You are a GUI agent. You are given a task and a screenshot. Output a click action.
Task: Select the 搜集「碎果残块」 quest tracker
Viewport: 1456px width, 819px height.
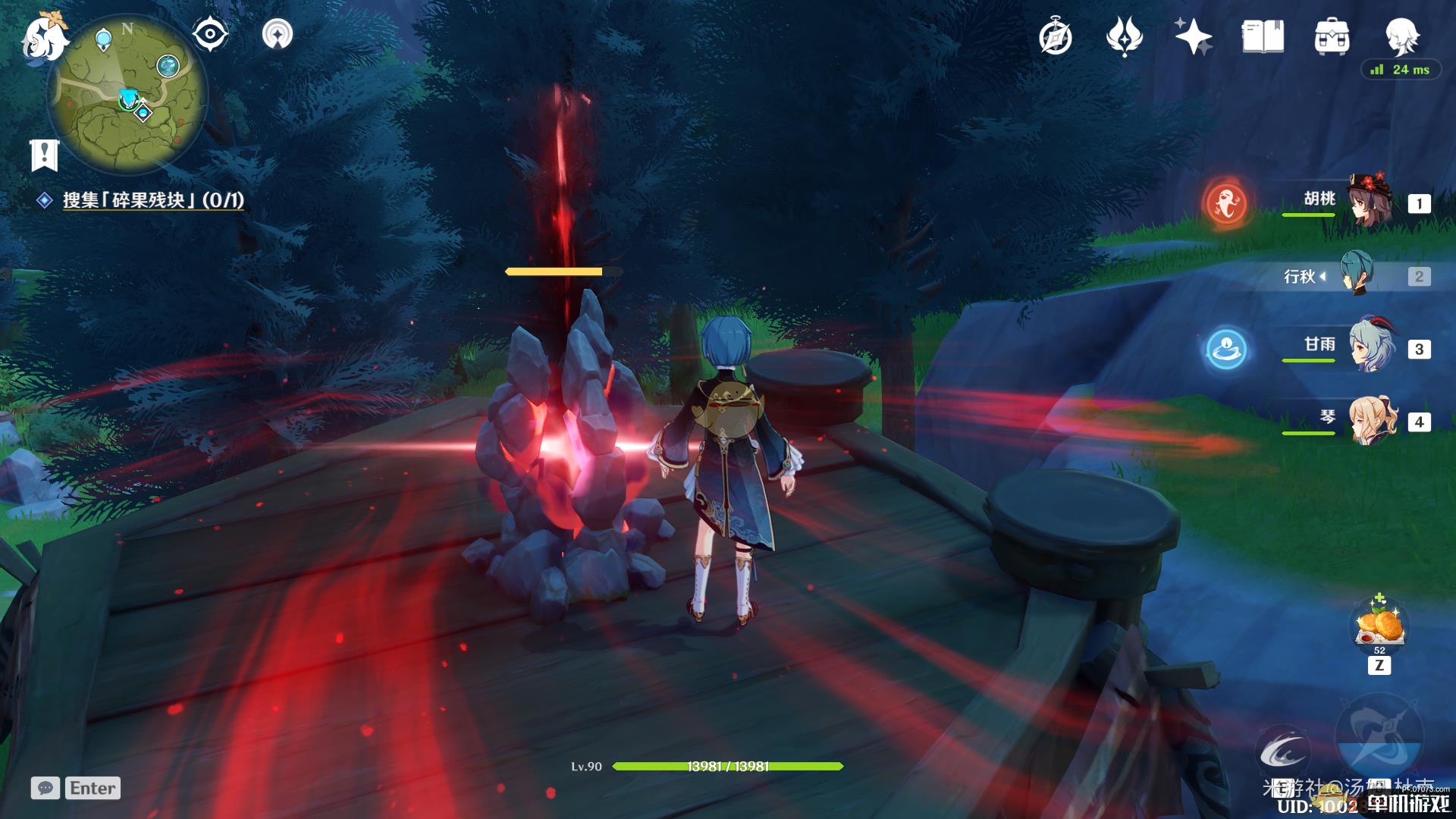tap(152, 200)
